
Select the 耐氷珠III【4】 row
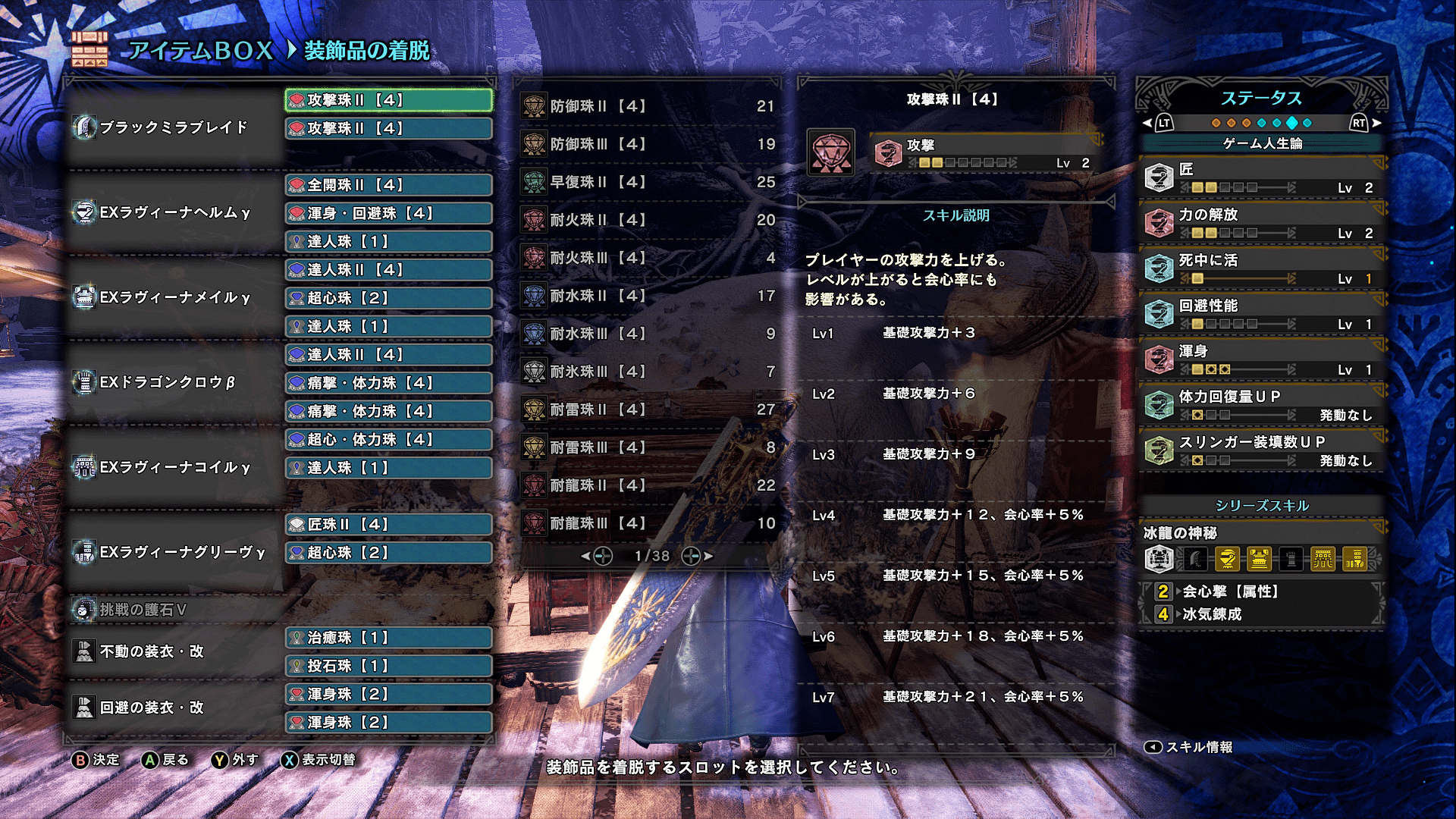click(648, 372)
